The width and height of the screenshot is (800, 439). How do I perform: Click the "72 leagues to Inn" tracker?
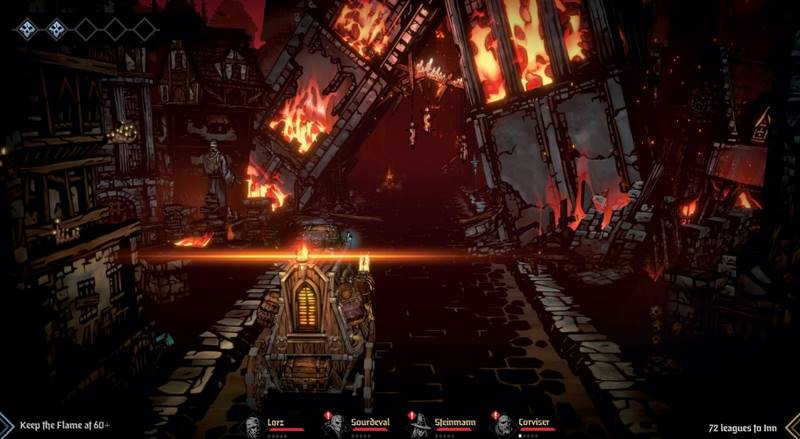(x=744, y=425)
